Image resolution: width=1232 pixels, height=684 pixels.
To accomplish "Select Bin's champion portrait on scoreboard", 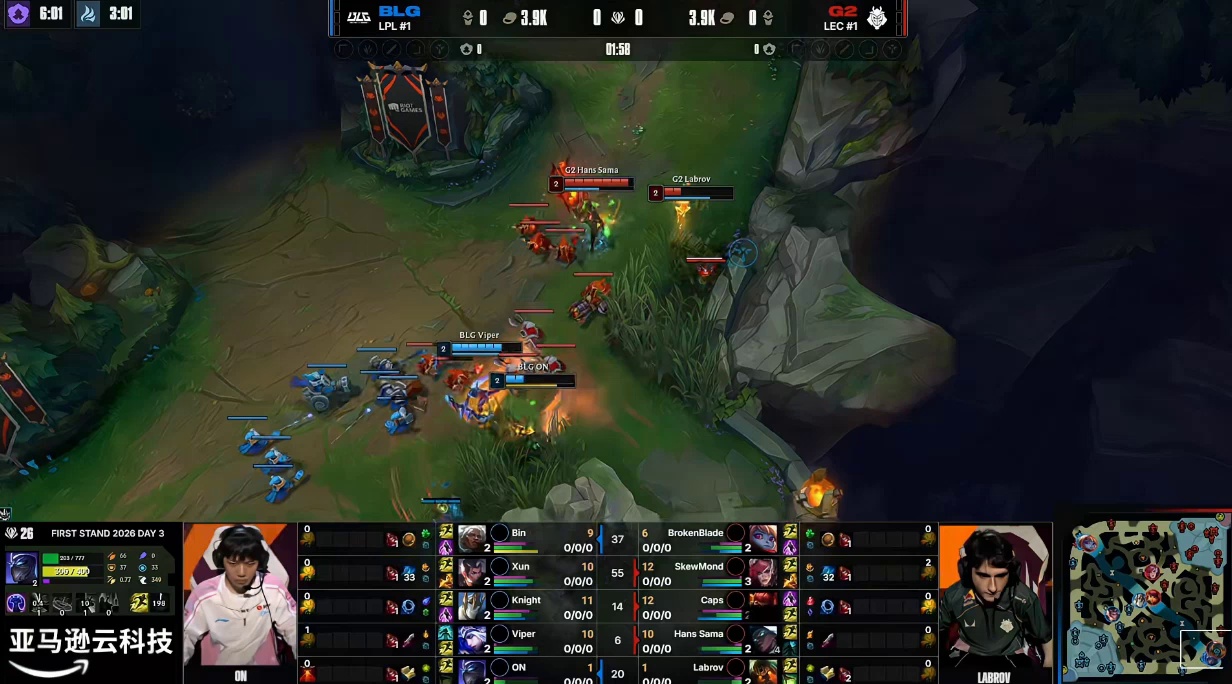I will [472, 539].
